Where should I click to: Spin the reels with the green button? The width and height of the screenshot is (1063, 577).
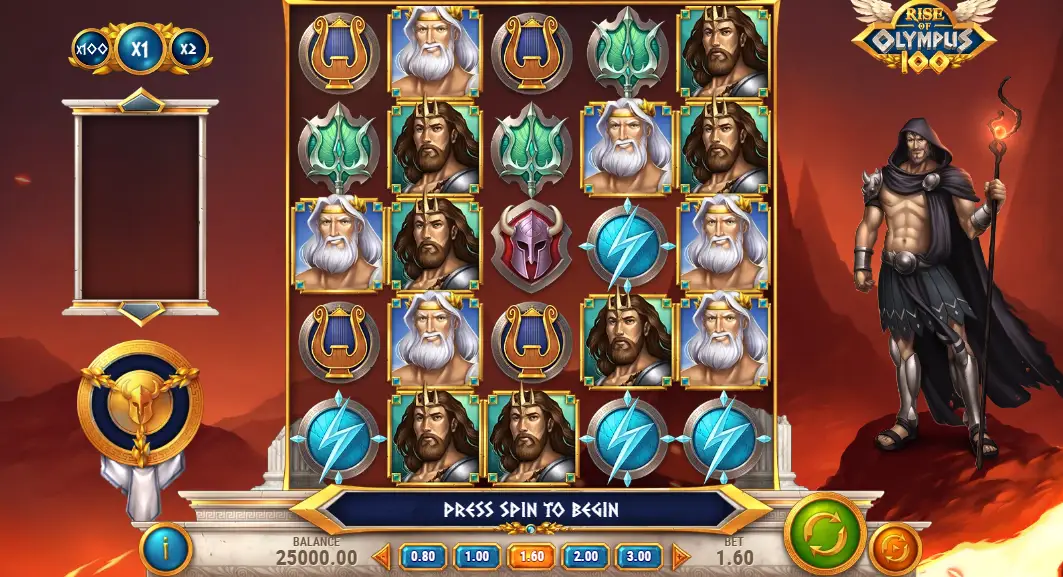825,533
